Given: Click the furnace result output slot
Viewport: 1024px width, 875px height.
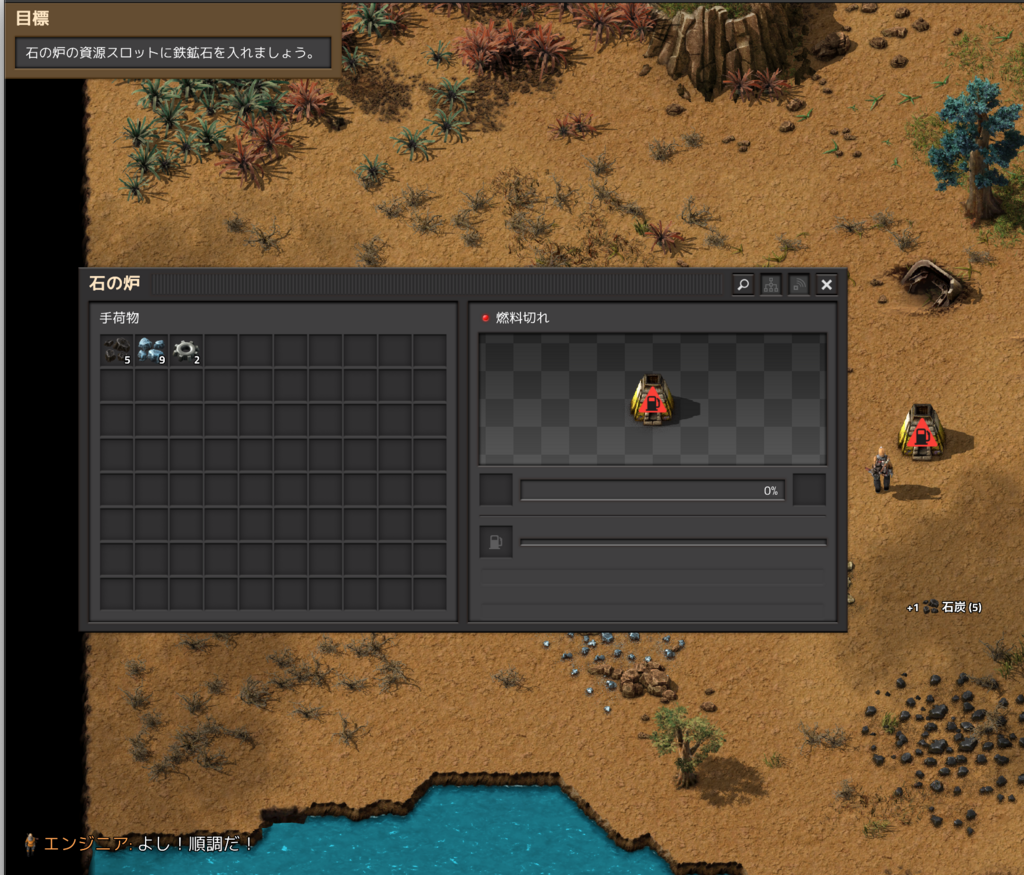Looking at the screenshot, I should pos(809,490).
